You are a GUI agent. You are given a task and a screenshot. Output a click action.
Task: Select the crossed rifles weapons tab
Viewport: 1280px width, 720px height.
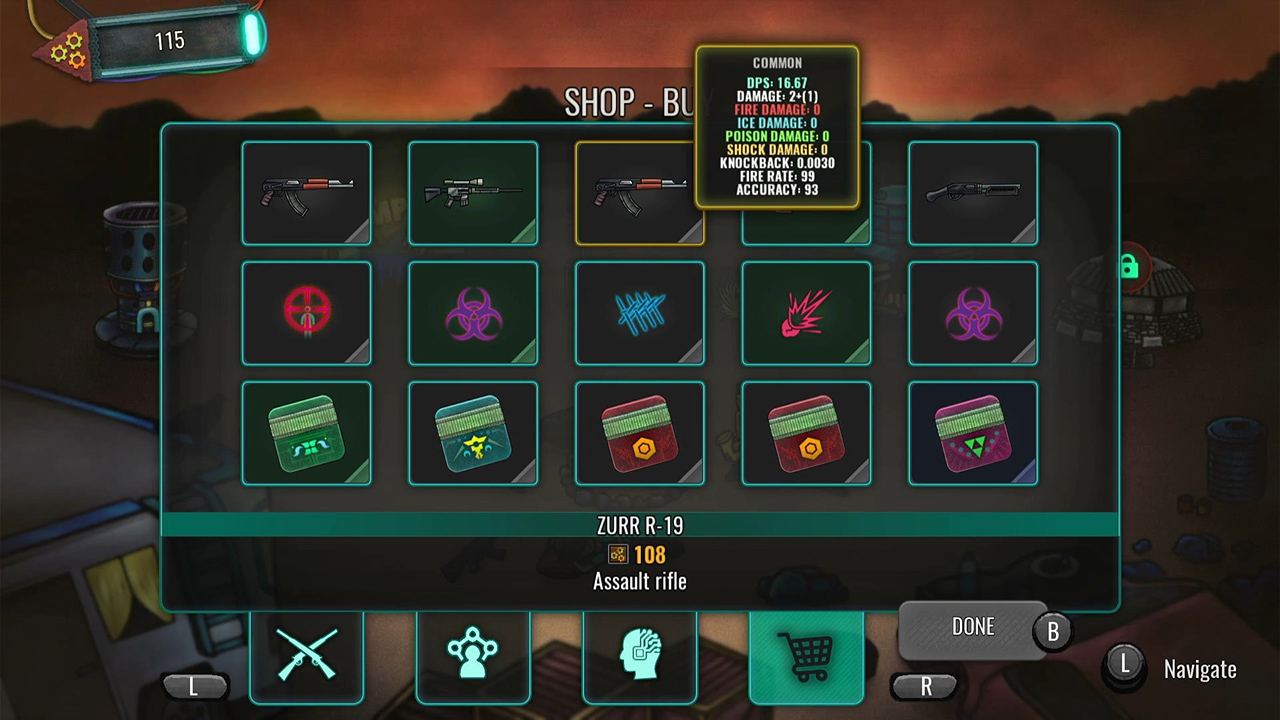[307, 655]
